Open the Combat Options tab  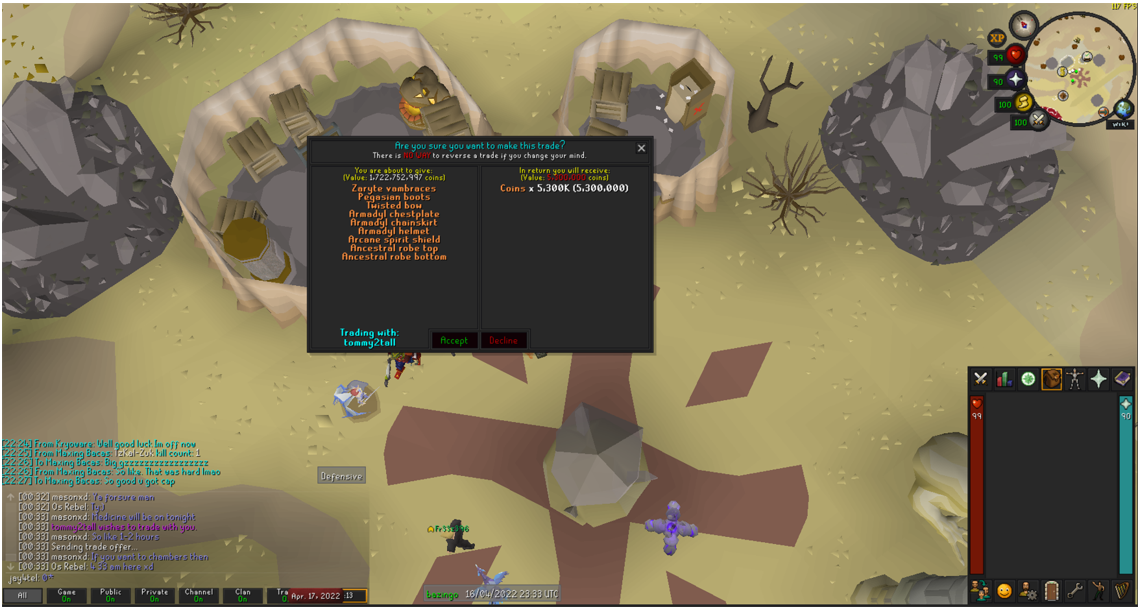(x=981, y=379)
